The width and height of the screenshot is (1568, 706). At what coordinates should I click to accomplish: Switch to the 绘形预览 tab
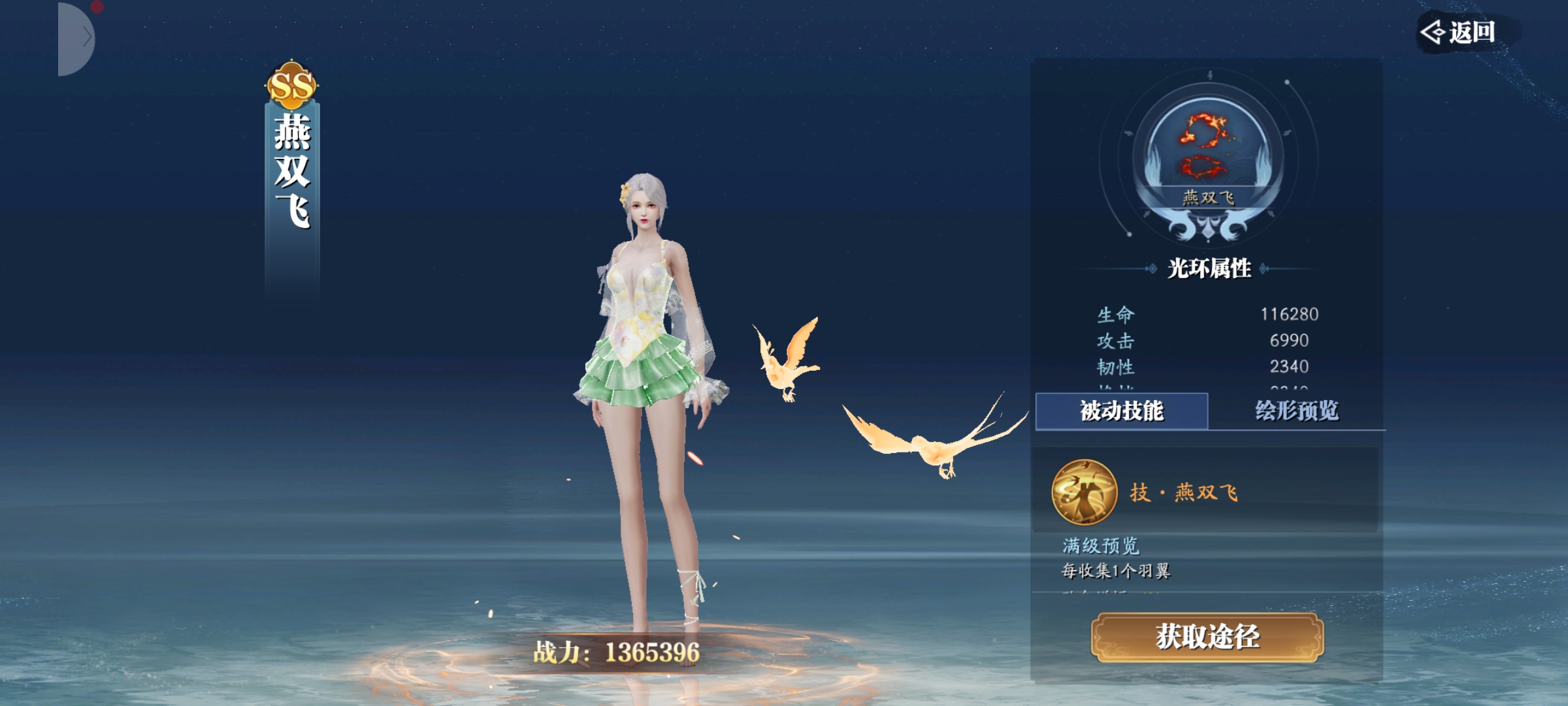coord(1296,411)
